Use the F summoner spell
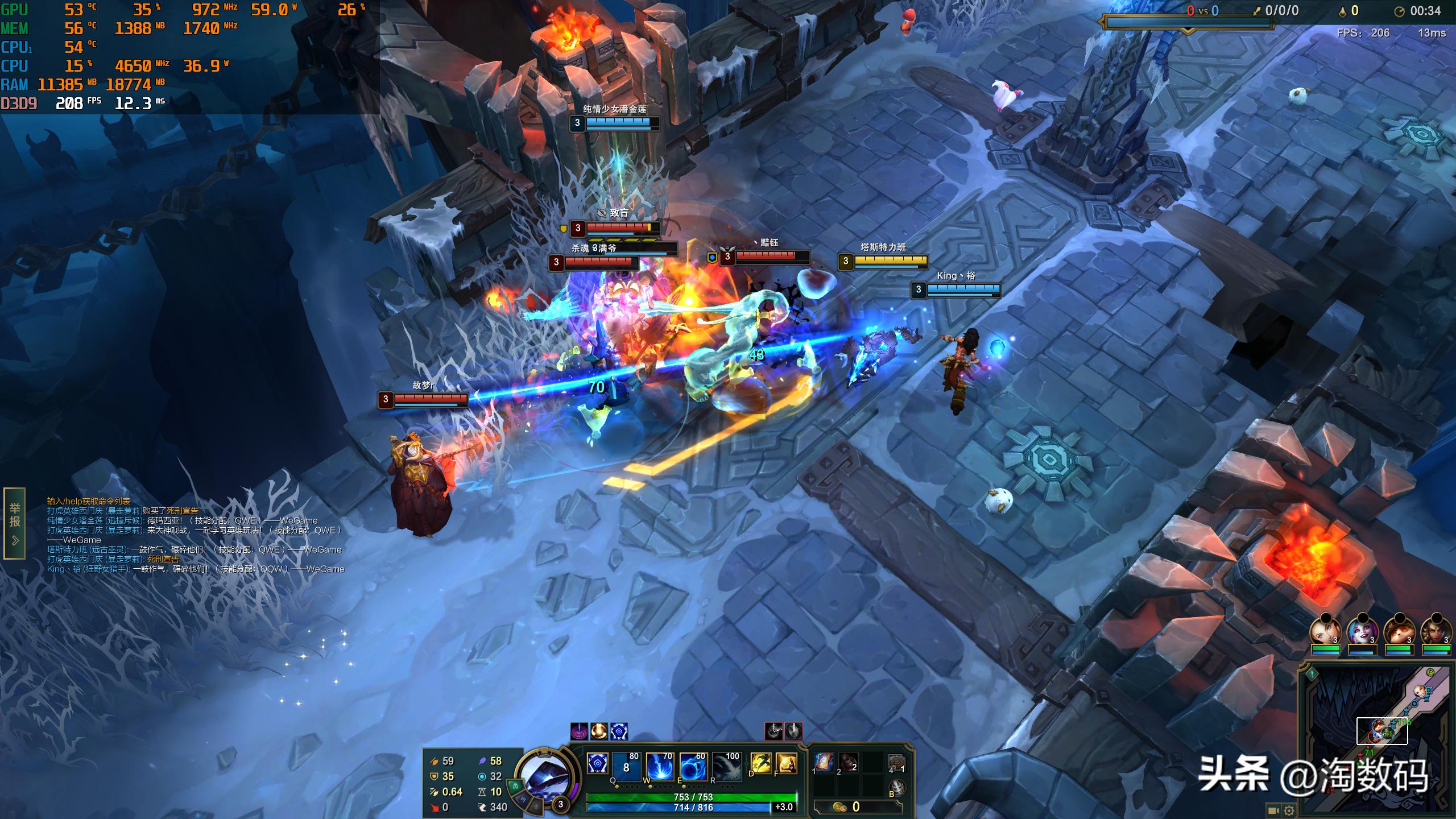The height and width of the screenshot is (819, 1456). pyautogui.click(x=786, y=763)
